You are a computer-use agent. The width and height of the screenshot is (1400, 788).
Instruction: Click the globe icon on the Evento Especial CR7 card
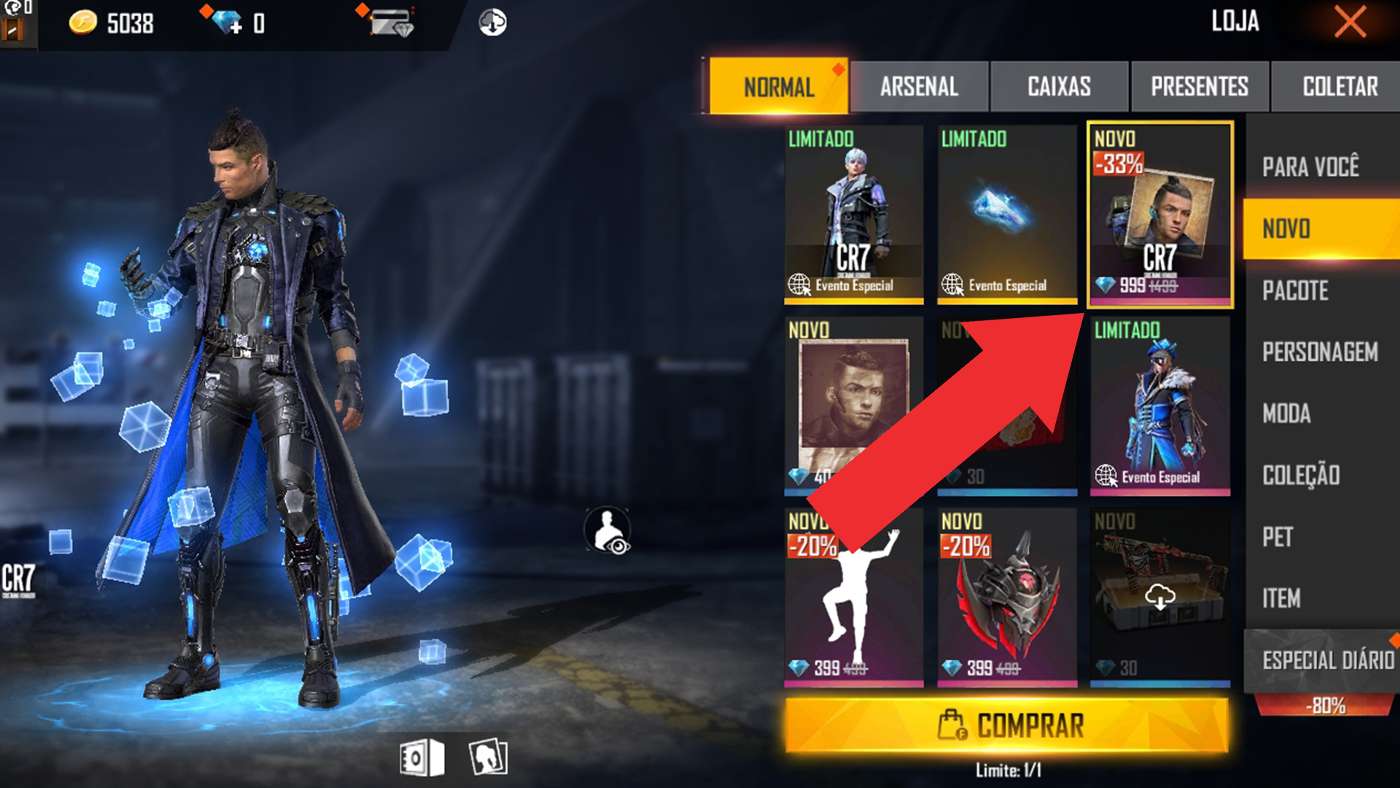click(x=800, y=283)
